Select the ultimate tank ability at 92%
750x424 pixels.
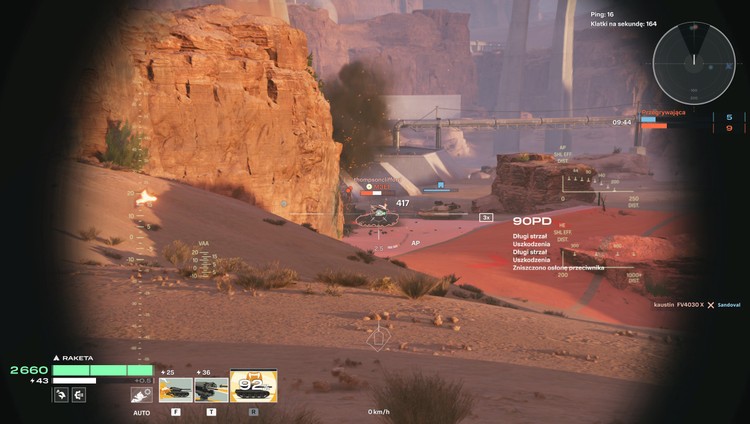pyautogui.click(x=253, y=387)
